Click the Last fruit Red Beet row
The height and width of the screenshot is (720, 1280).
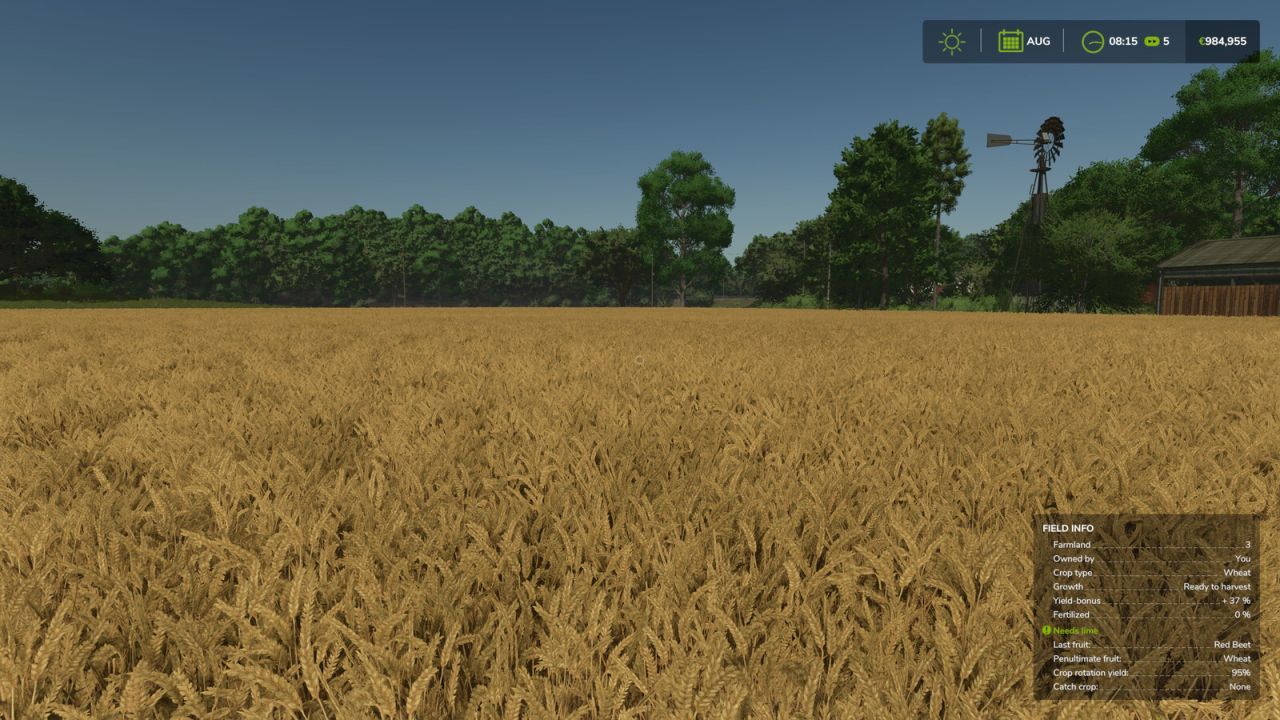tap(1150, 644)
